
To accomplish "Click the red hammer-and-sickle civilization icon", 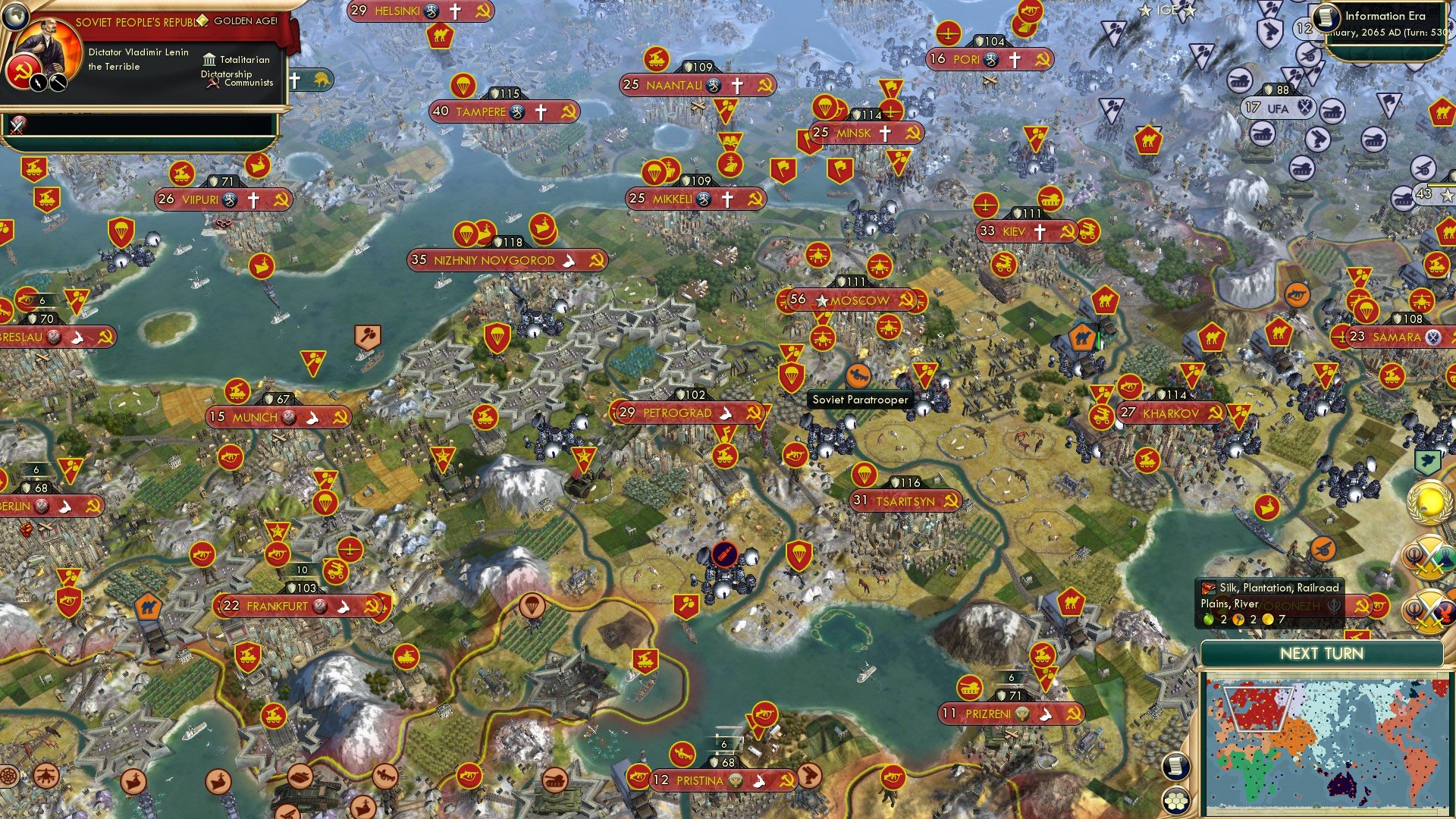I will coord(23,72).
